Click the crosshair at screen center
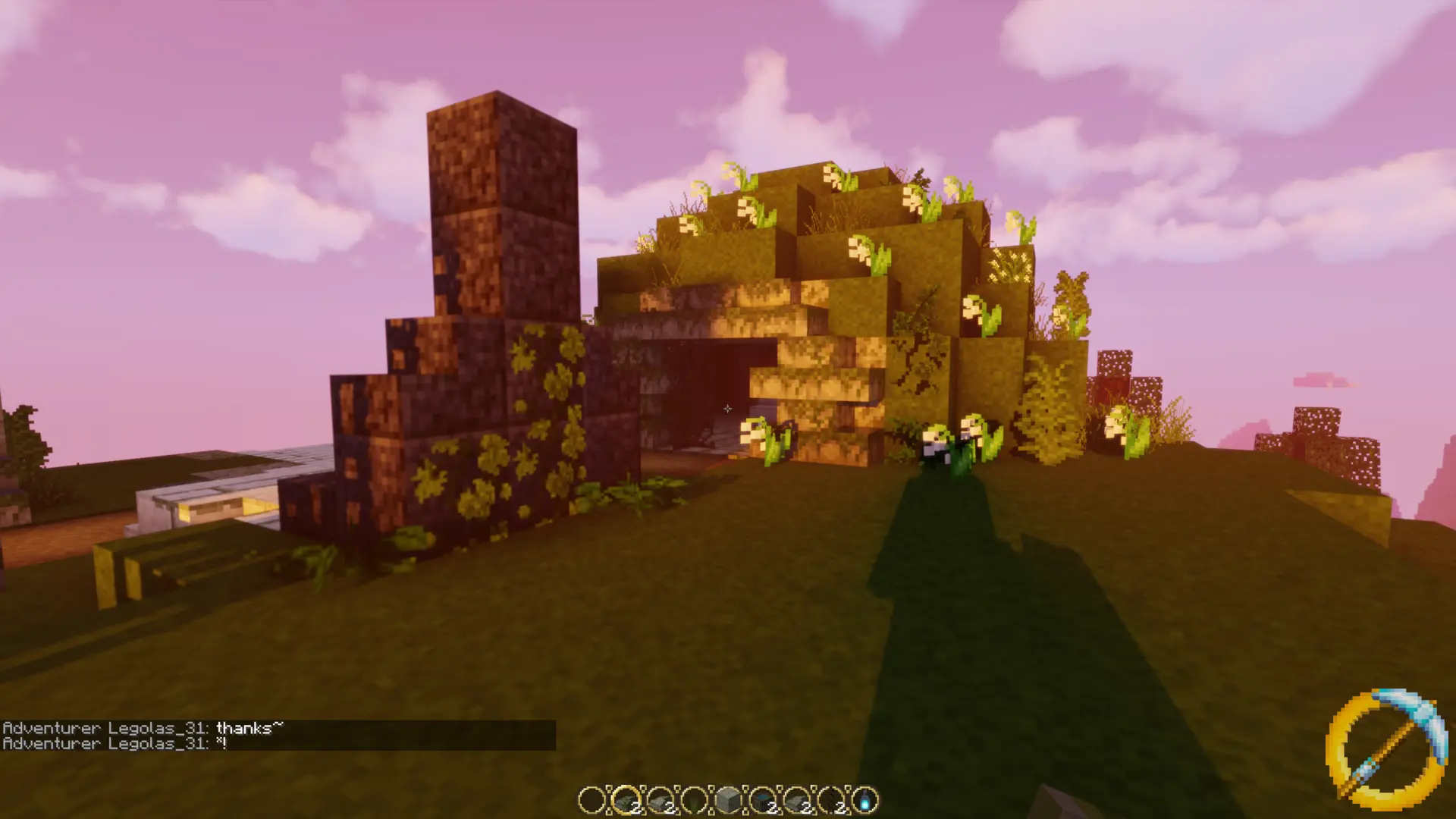Viewport: 1456px width, 819px height. (728, 409)
